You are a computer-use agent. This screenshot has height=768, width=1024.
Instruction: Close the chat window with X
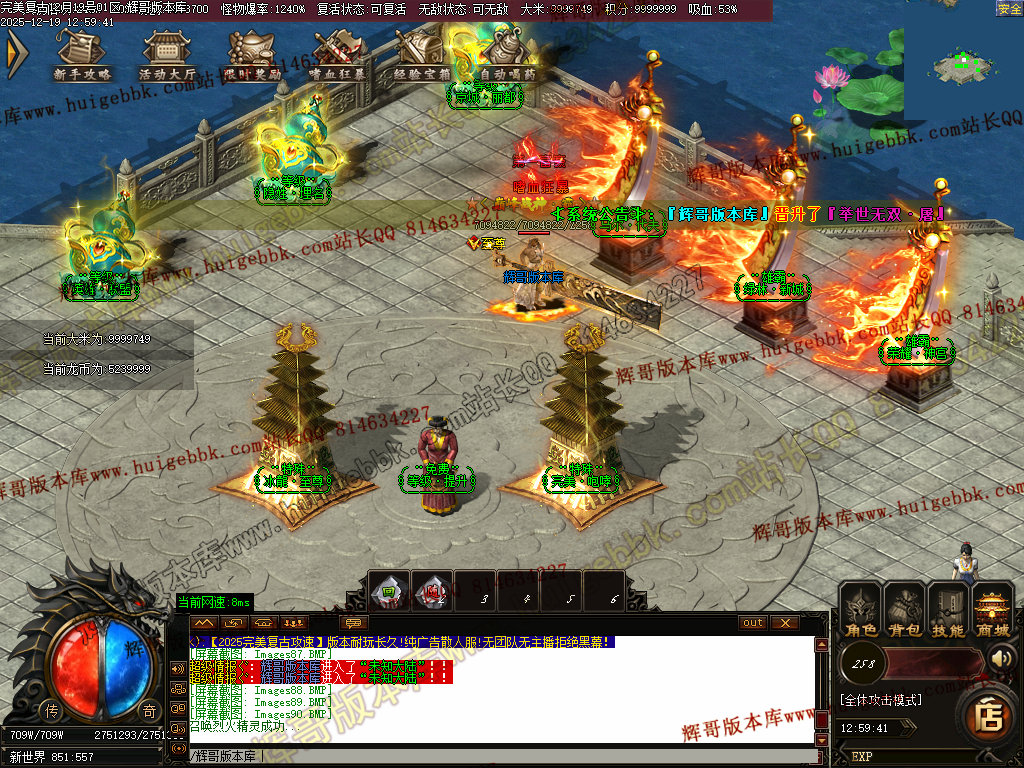tap(785, 622)
